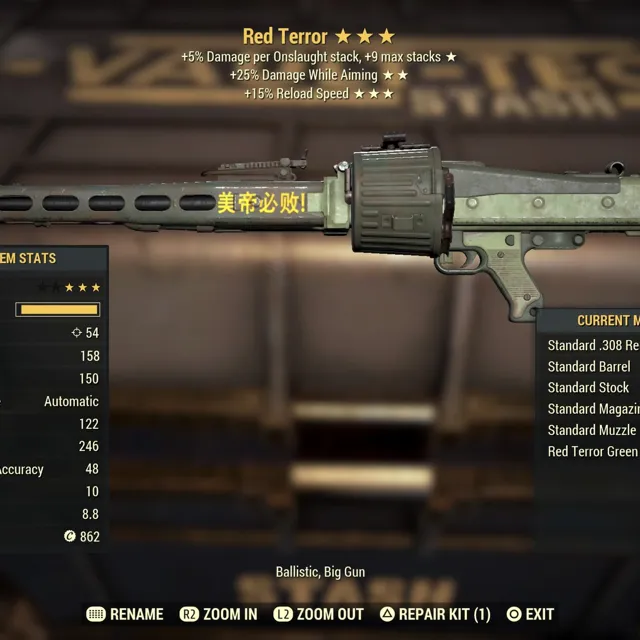Exit the weapon inspect screen

click(530, 614)
